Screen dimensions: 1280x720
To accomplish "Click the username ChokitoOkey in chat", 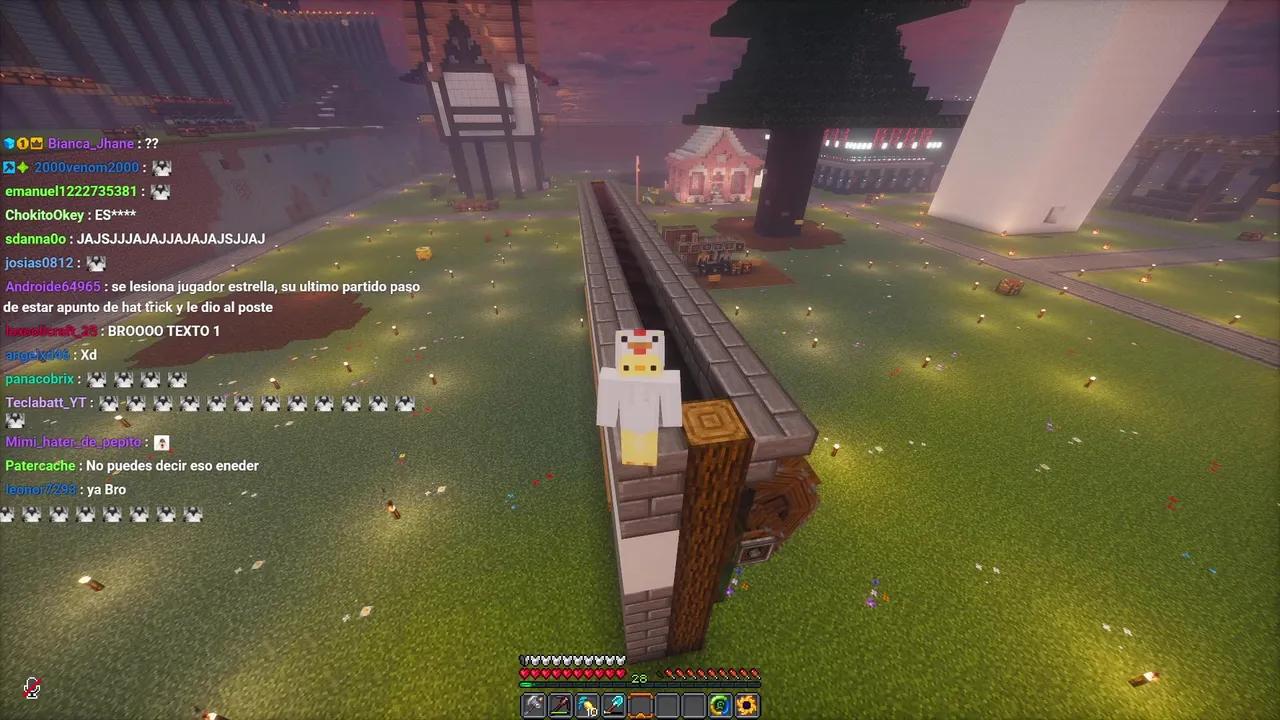I will click(x=43, y=215).
